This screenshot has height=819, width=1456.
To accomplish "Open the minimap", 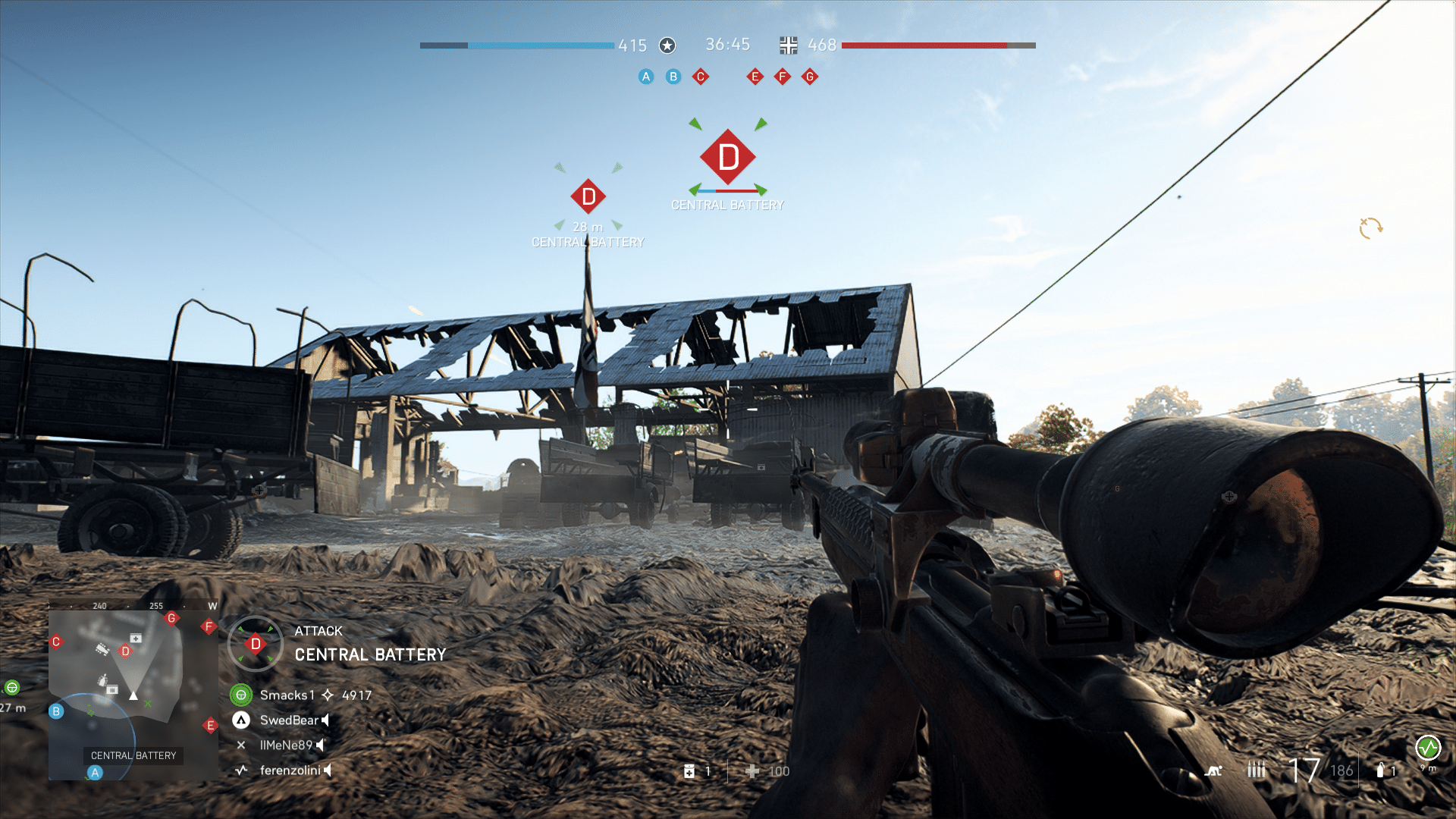I will pos(133,695).
